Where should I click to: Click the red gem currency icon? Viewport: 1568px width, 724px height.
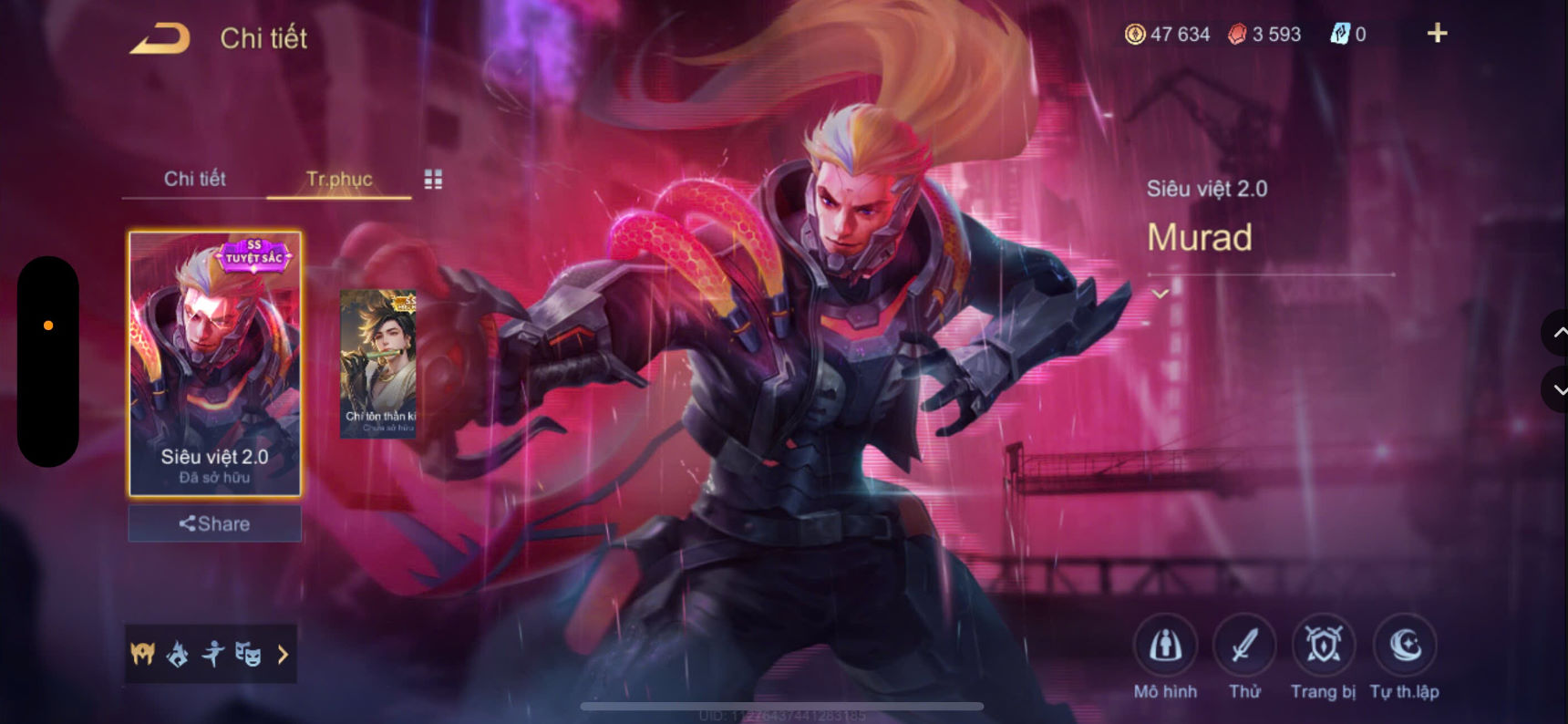point(1239,34)
